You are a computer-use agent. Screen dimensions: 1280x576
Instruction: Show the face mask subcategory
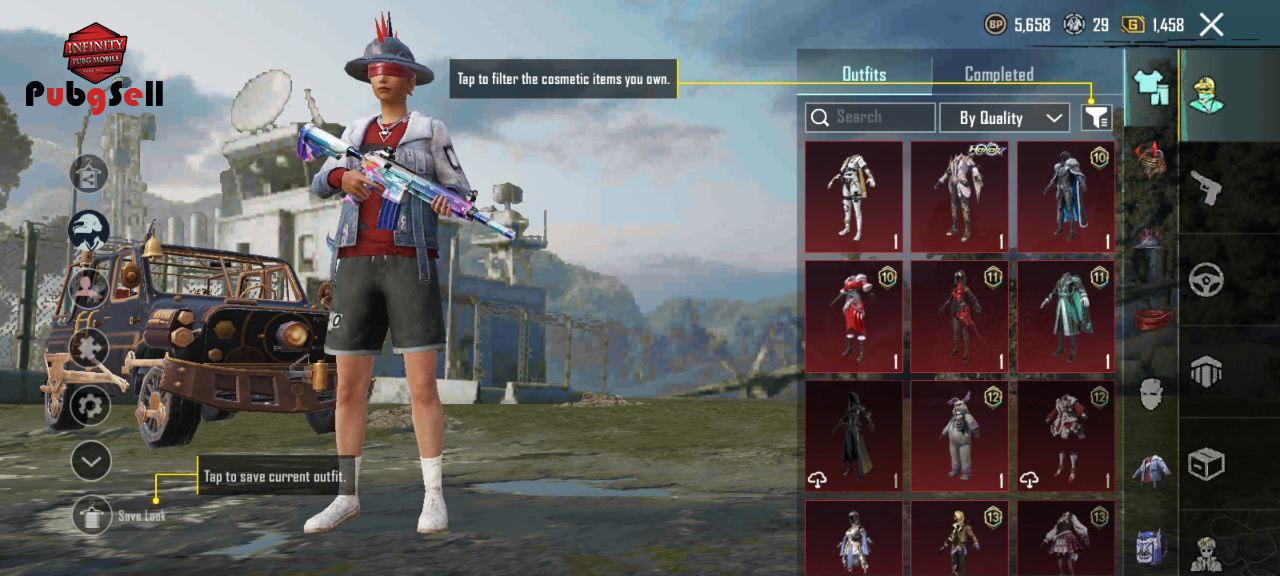(1151, 393)
